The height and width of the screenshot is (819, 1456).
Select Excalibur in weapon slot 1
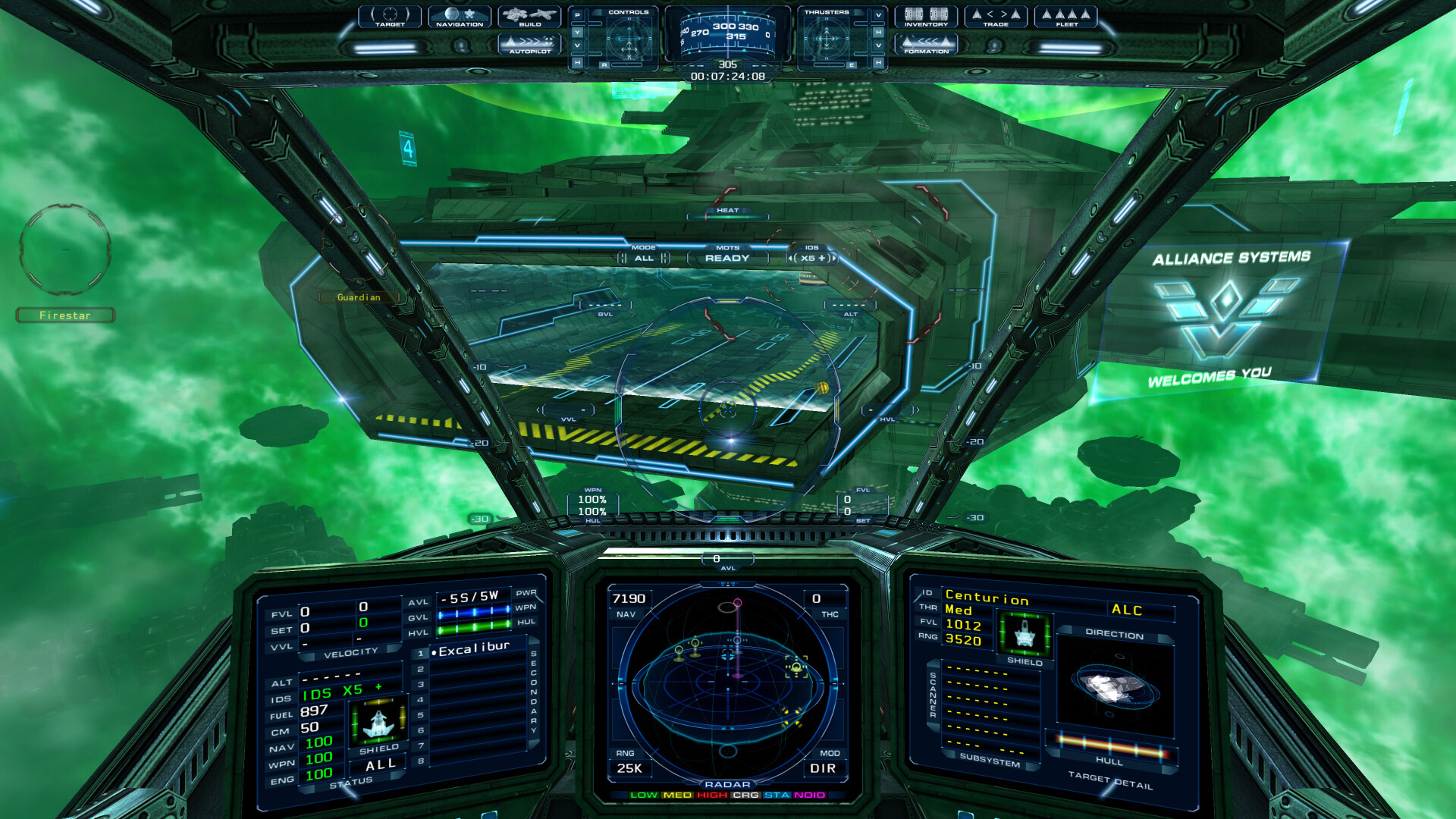click(x=470, y=652)
